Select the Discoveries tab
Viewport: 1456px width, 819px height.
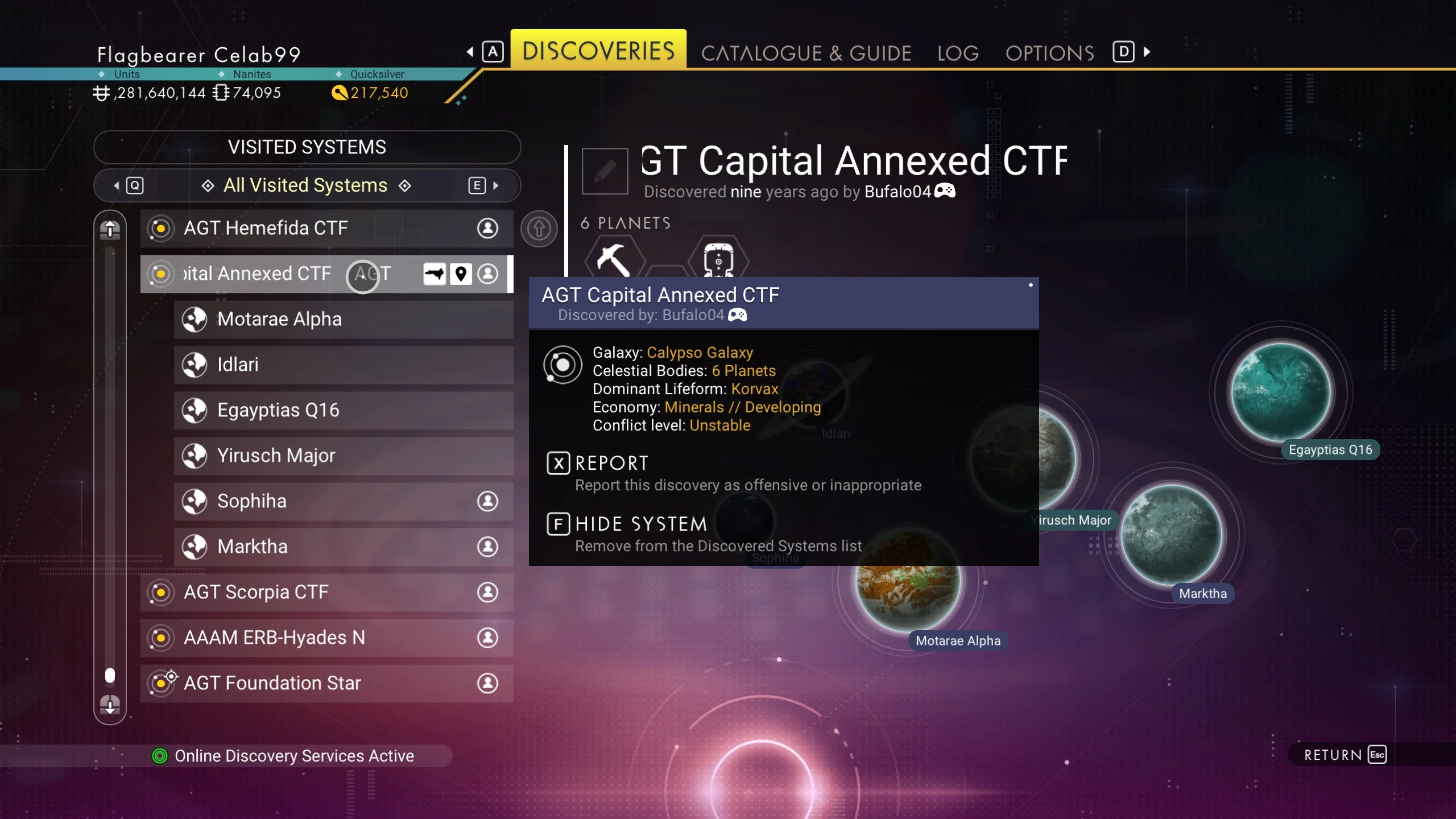(598, 51)
